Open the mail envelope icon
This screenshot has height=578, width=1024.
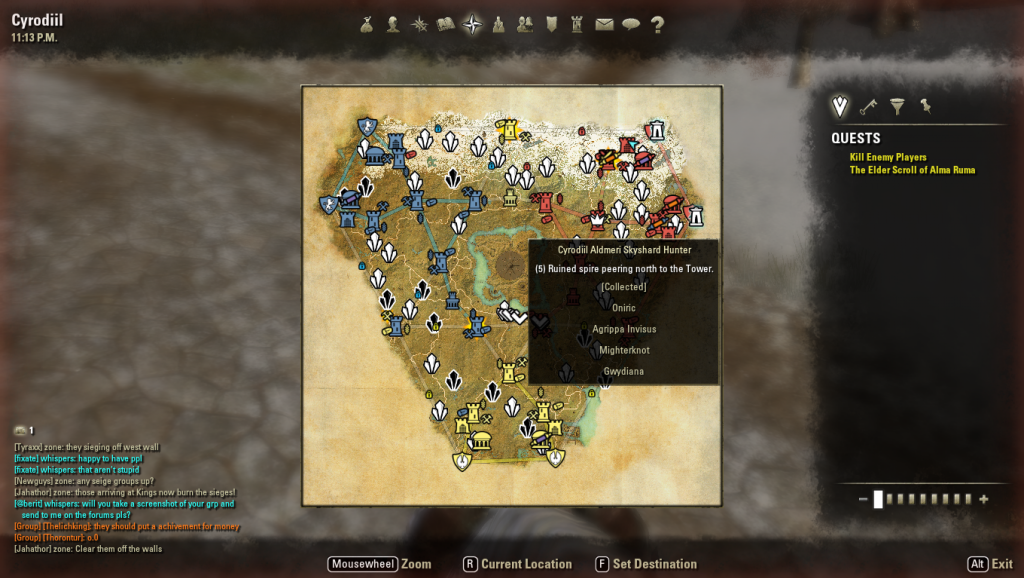[x=604, y=25]
